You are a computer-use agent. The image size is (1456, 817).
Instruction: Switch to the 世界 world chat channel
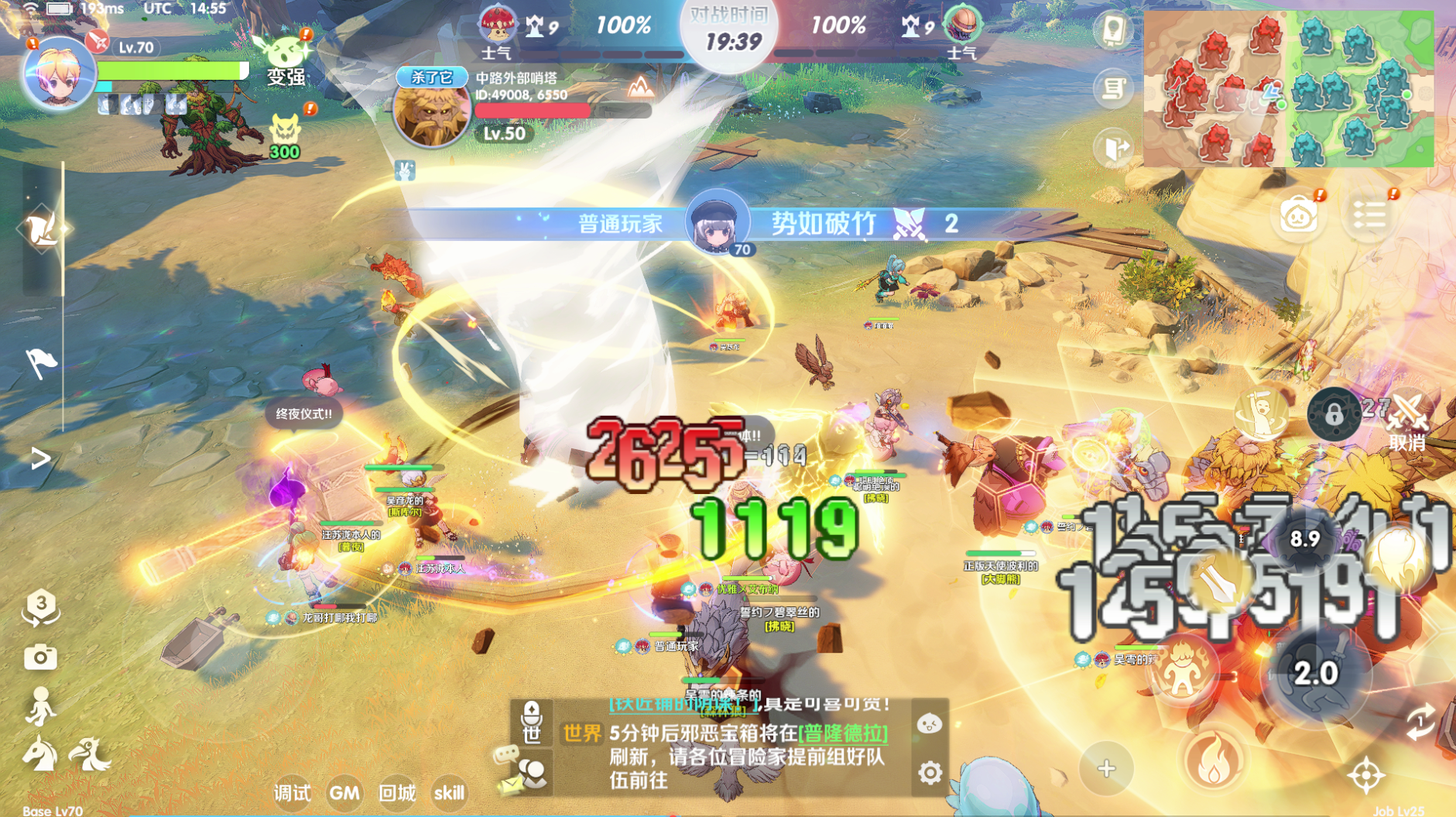[581, 733]
